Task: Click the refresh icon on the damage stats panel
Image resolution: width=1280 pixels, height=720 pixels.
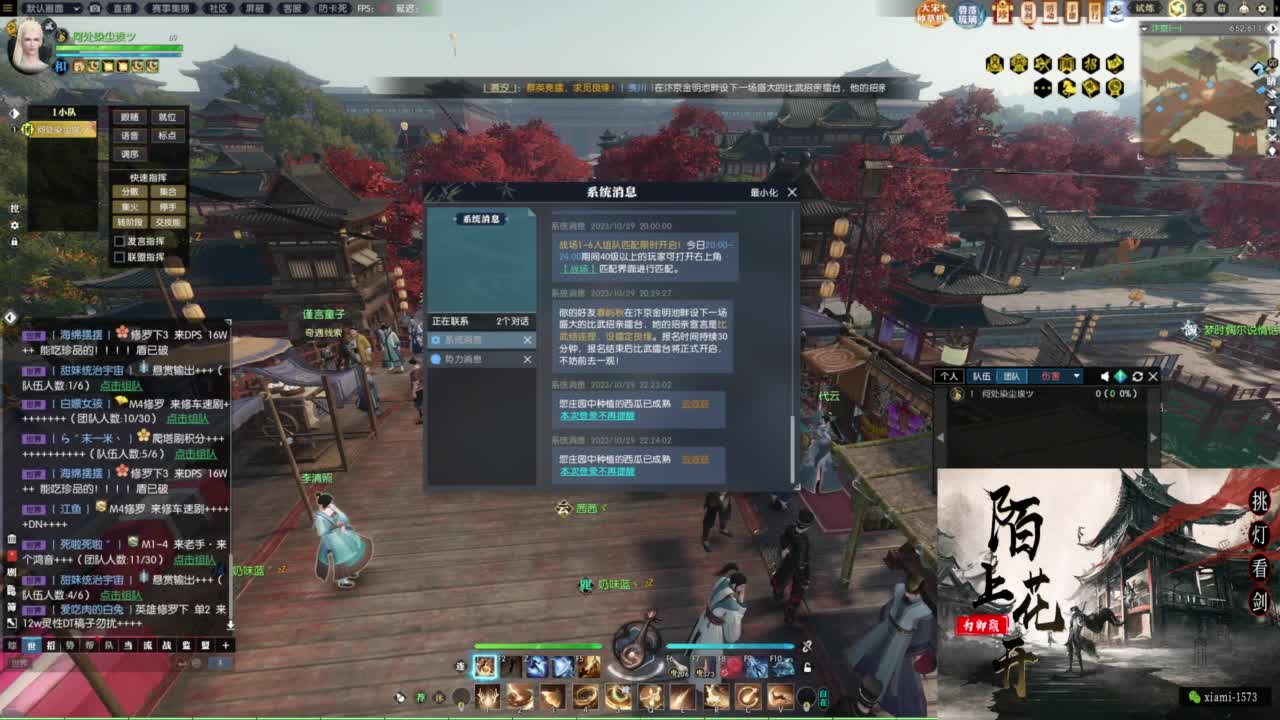Action: pyautogui.click(x=1141, y=376)
